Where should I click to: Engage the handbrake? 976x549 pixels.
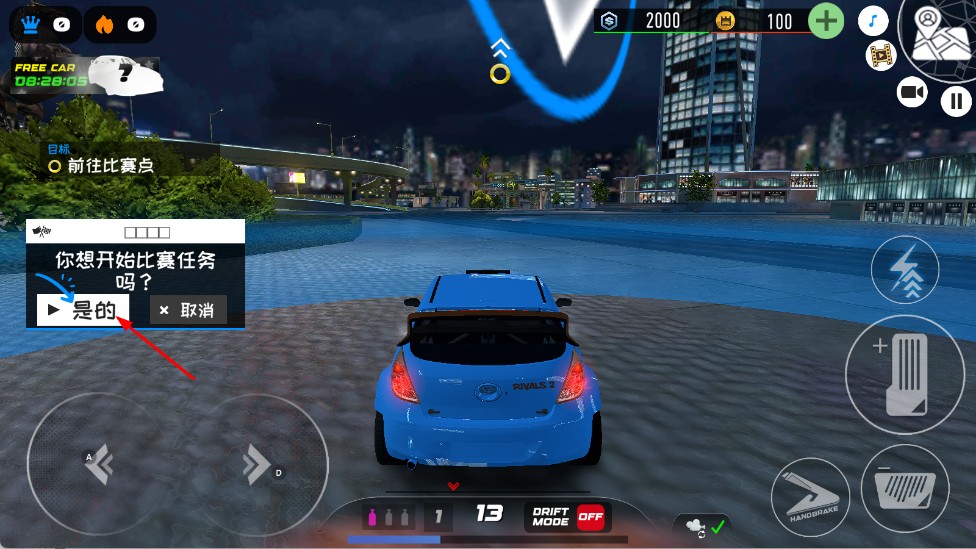[811, 497]
